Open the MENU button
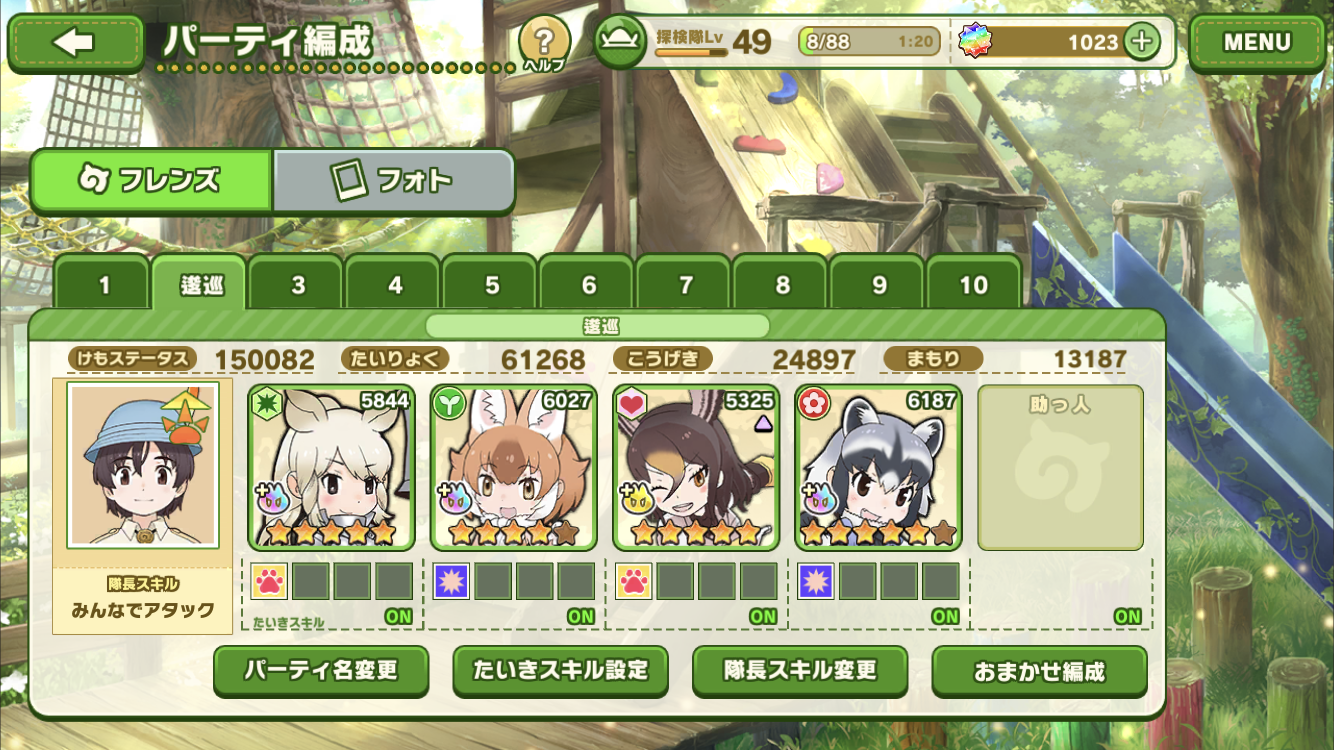 click(x=1257, y=42)
